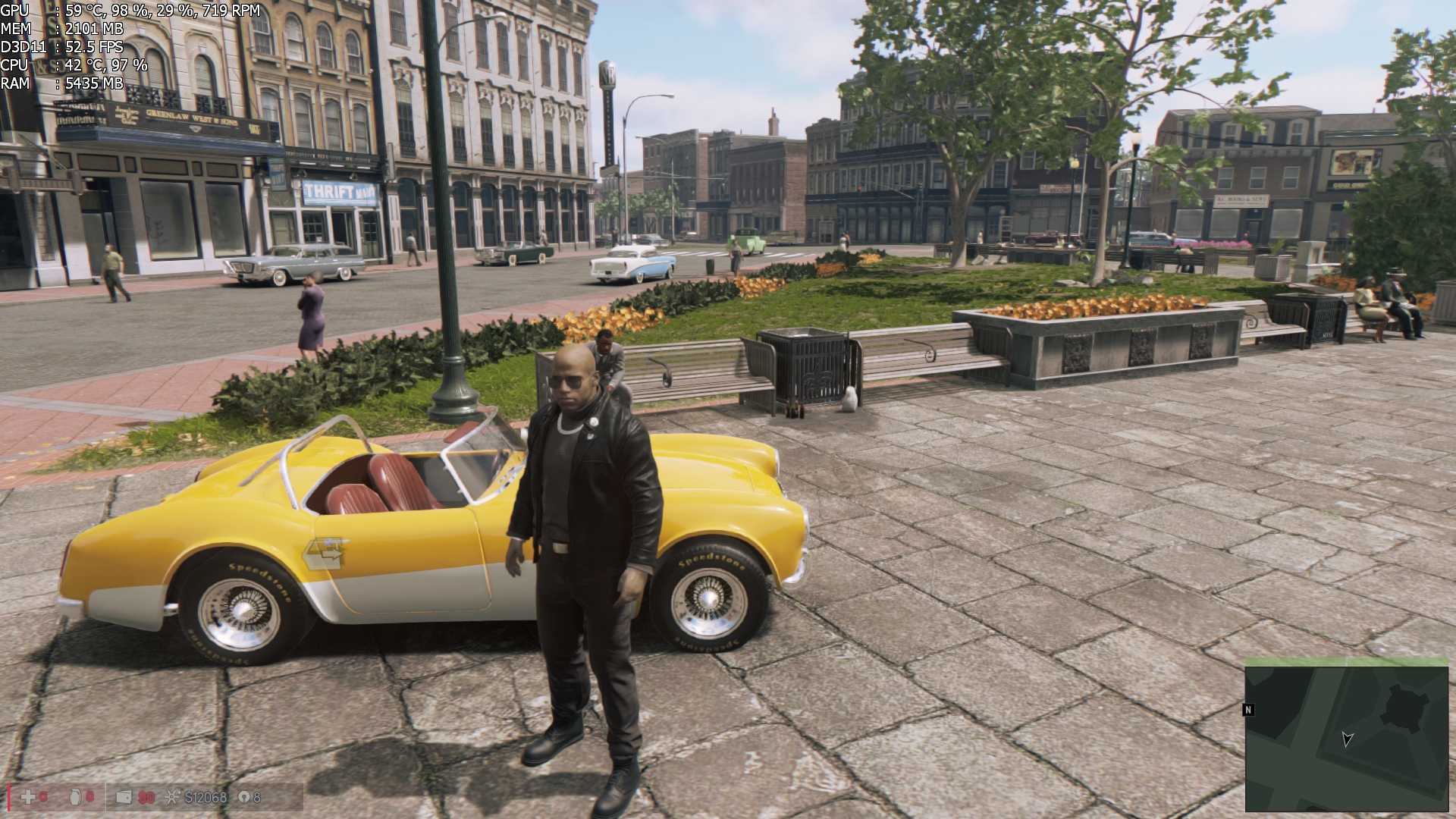The width and height of the screenshot is (1456, 819).
Task: Select the stash cash icon beside $12068
Action: [x=173, y=797]
